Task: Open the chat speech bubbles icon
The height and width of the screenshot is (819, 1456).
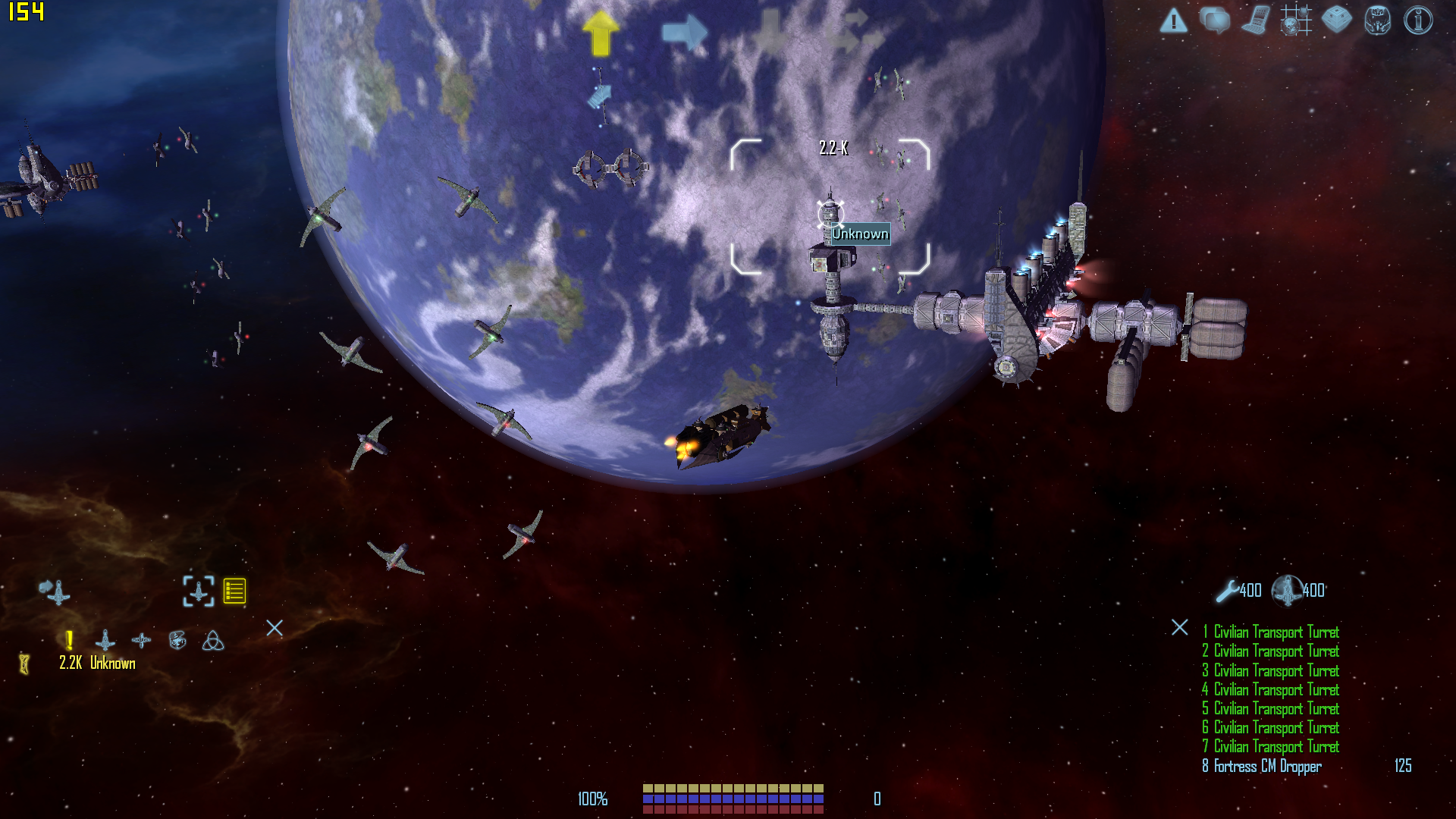Action: (x=1214, y=20)
